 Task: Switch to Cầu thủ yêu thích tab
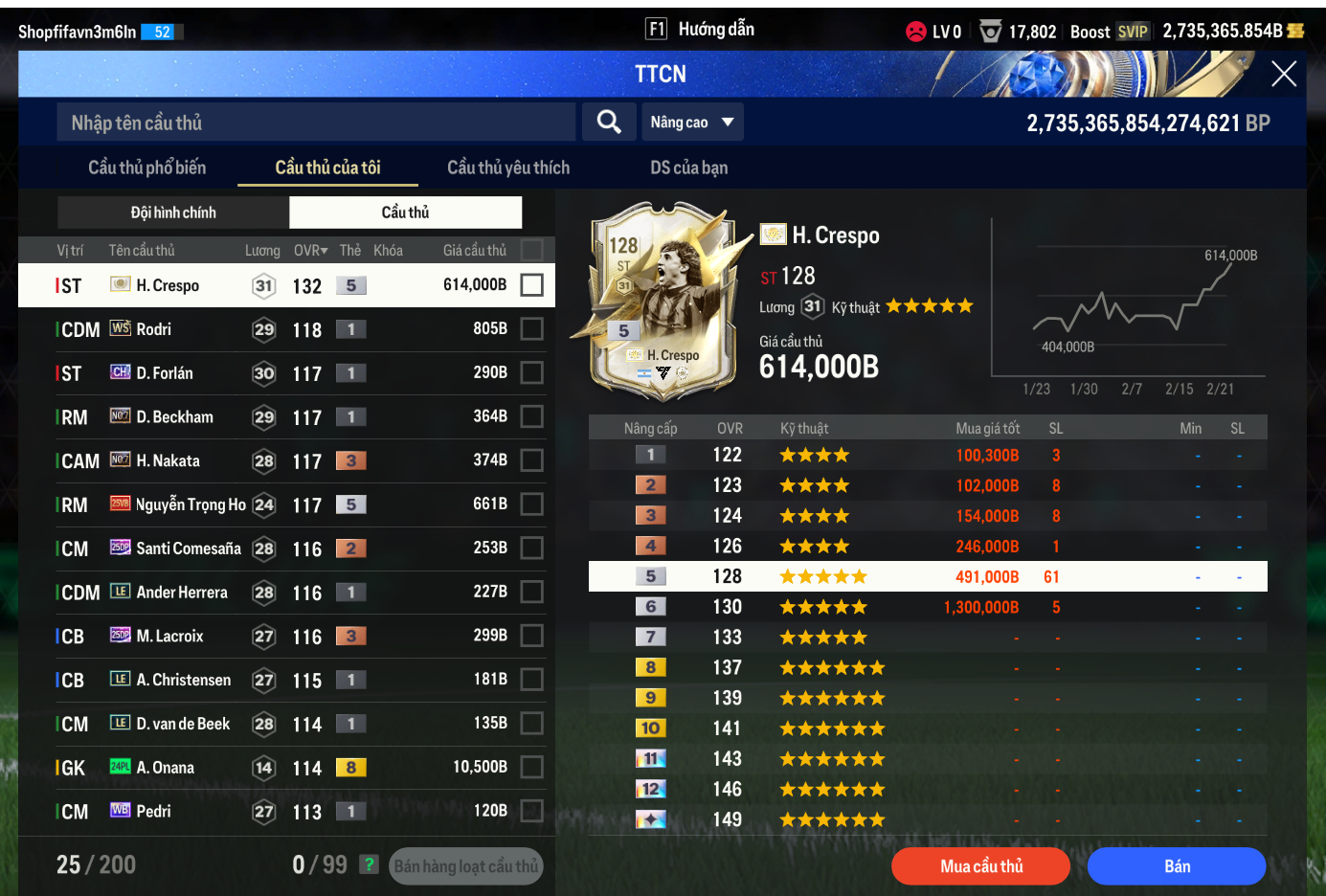point(507,168)
